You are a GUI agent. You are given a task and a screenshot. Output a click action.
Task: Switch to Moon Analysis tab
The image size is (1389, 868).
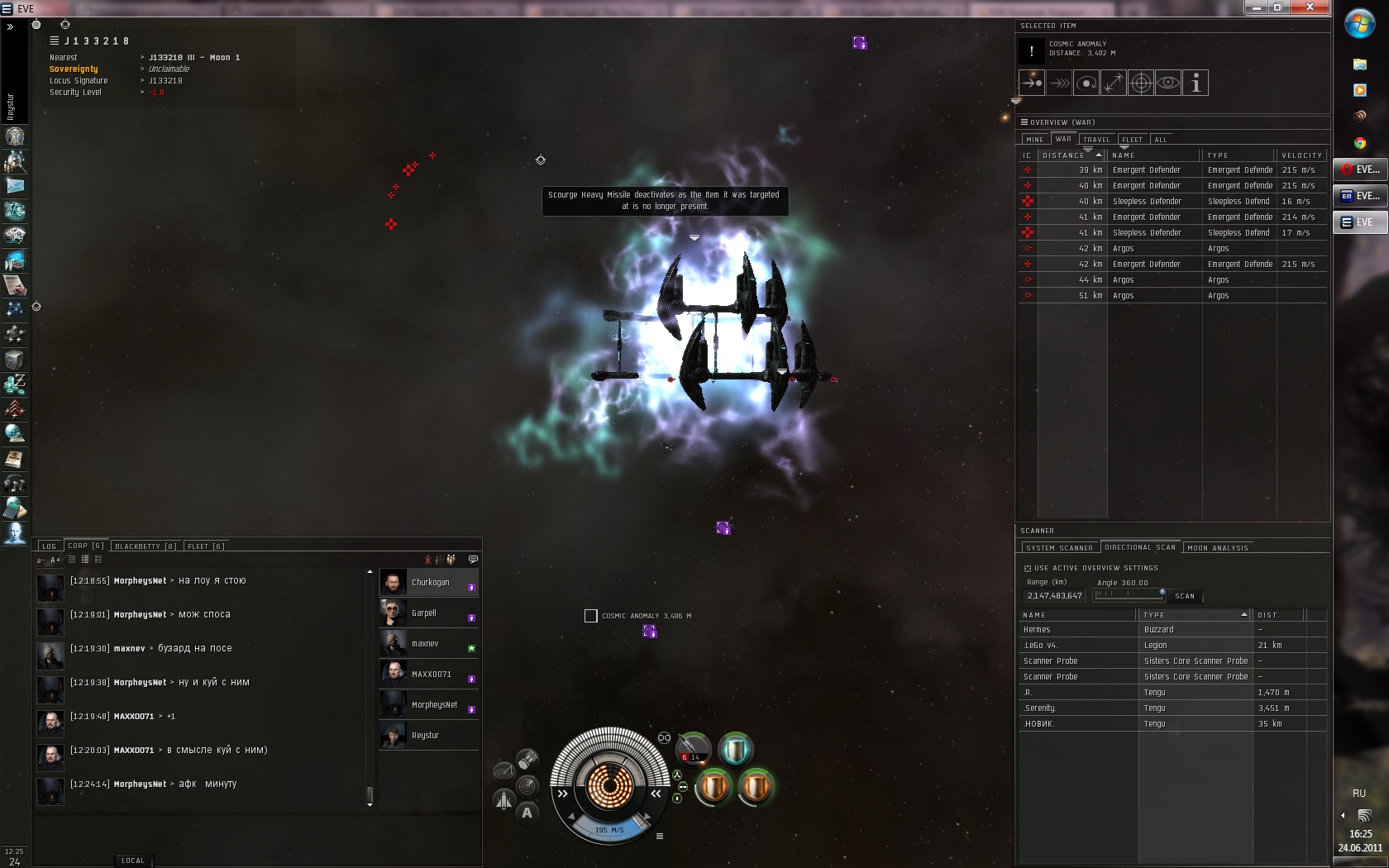click(1217, 548)
